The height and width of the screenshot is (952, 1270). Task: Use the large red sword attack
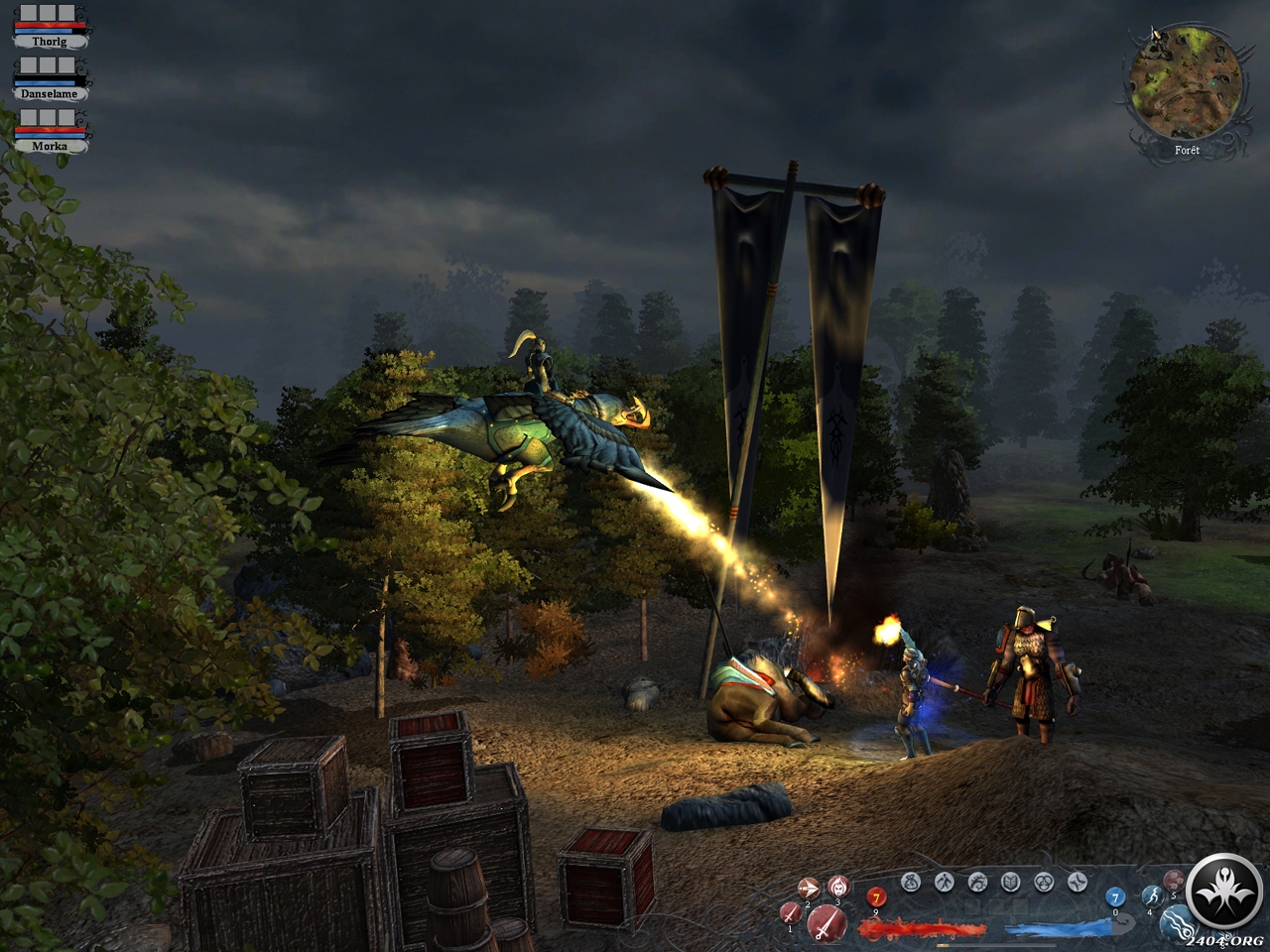[x=825, y=924]
